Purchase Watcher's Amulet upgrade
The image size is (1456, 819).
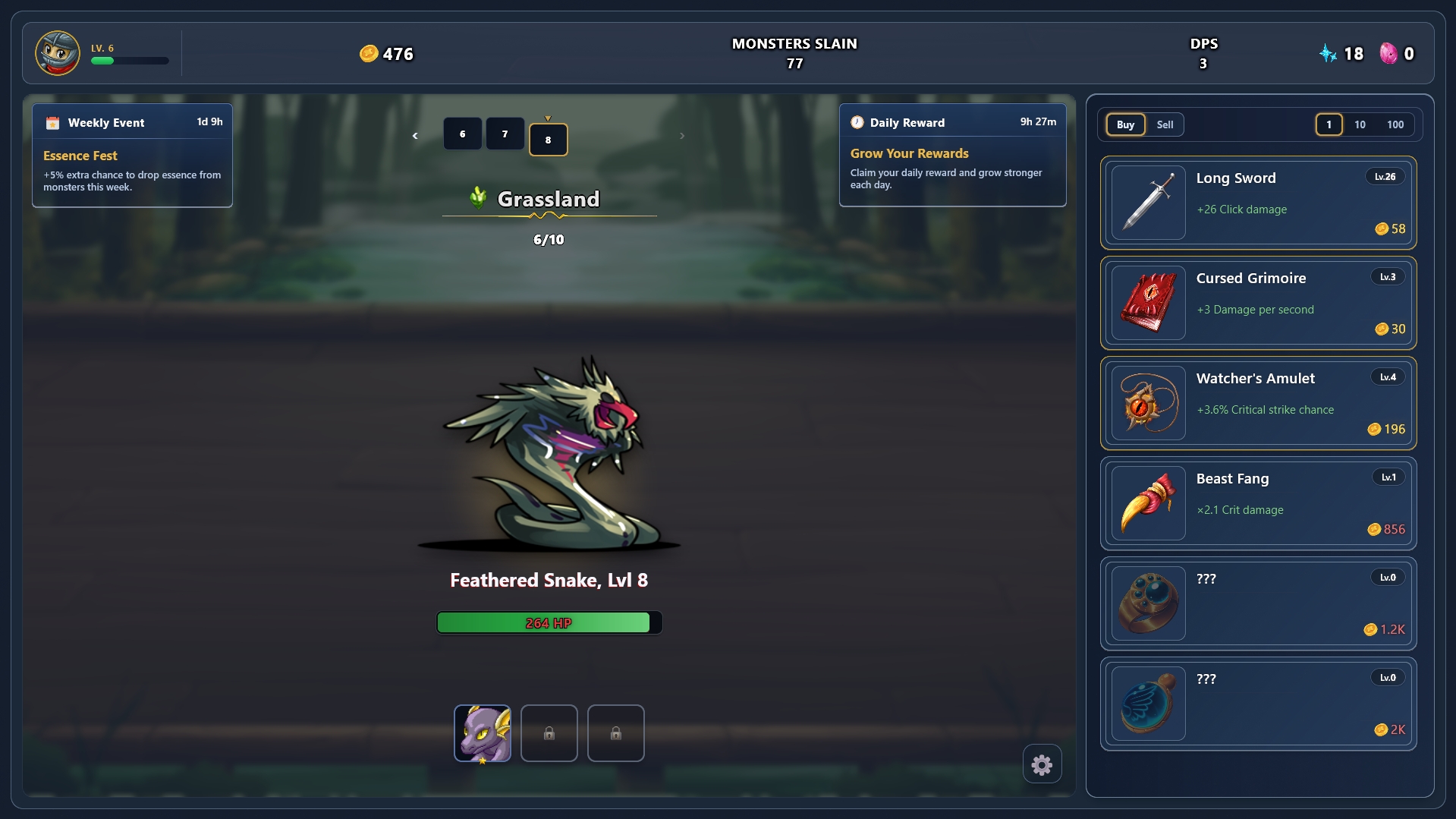[1258, 403]
